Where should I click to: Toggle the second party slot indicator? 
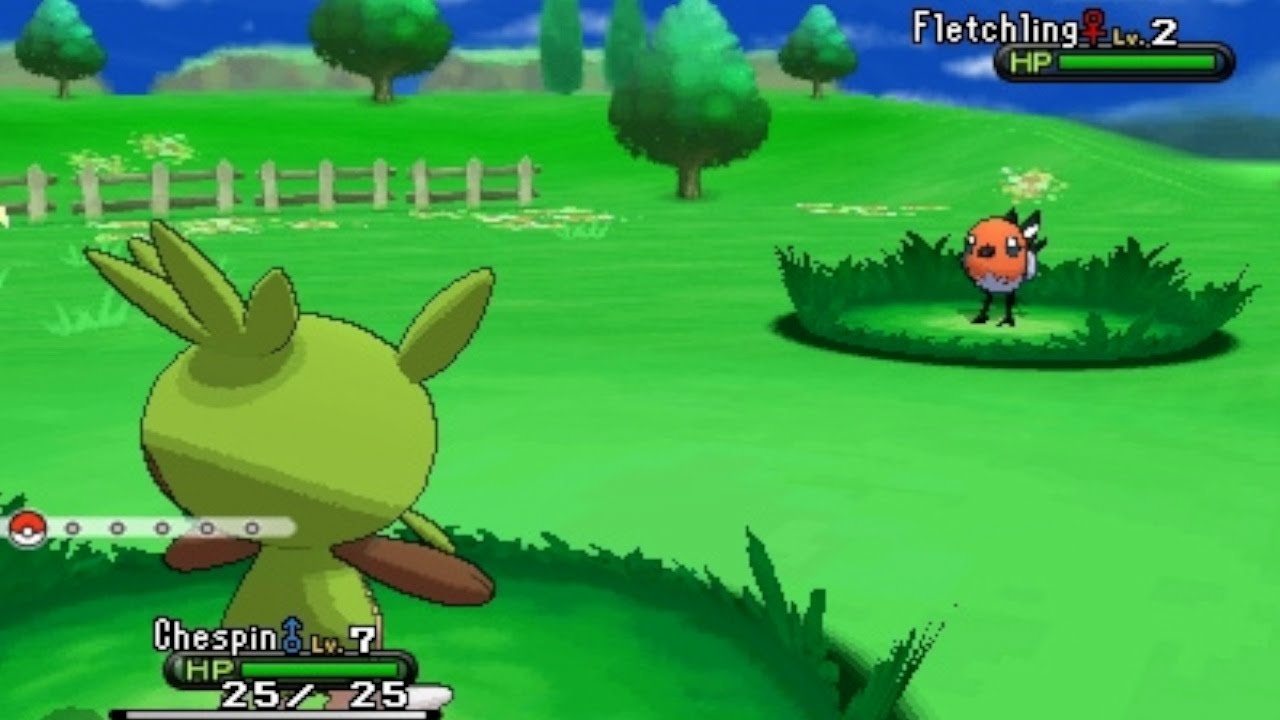click(x=117, y=527)
